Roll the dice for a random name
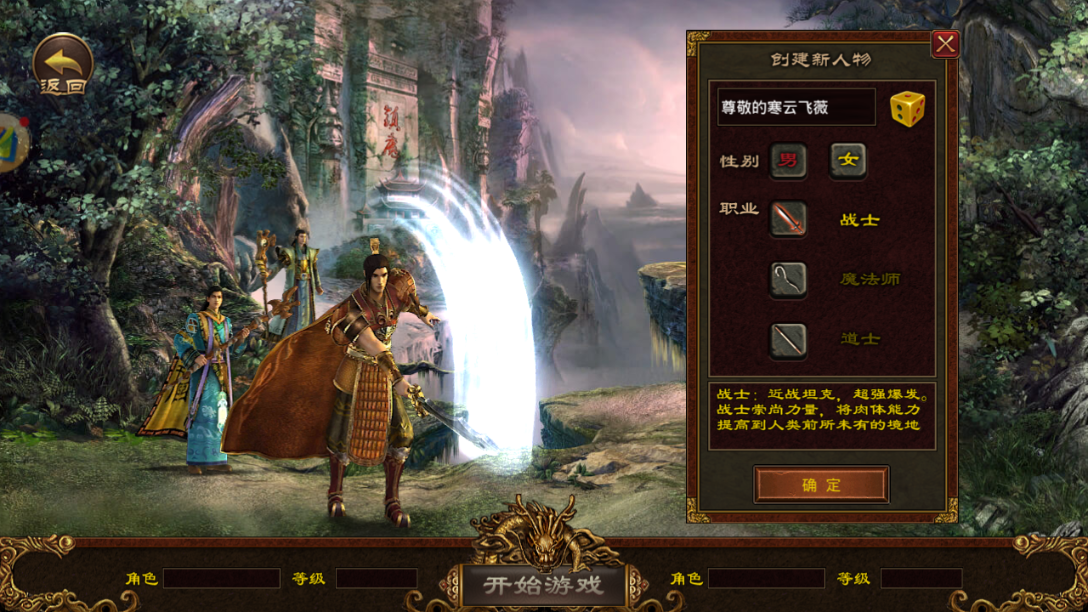The width and height of the screenshot is (1088, 612). coord(907,108)
